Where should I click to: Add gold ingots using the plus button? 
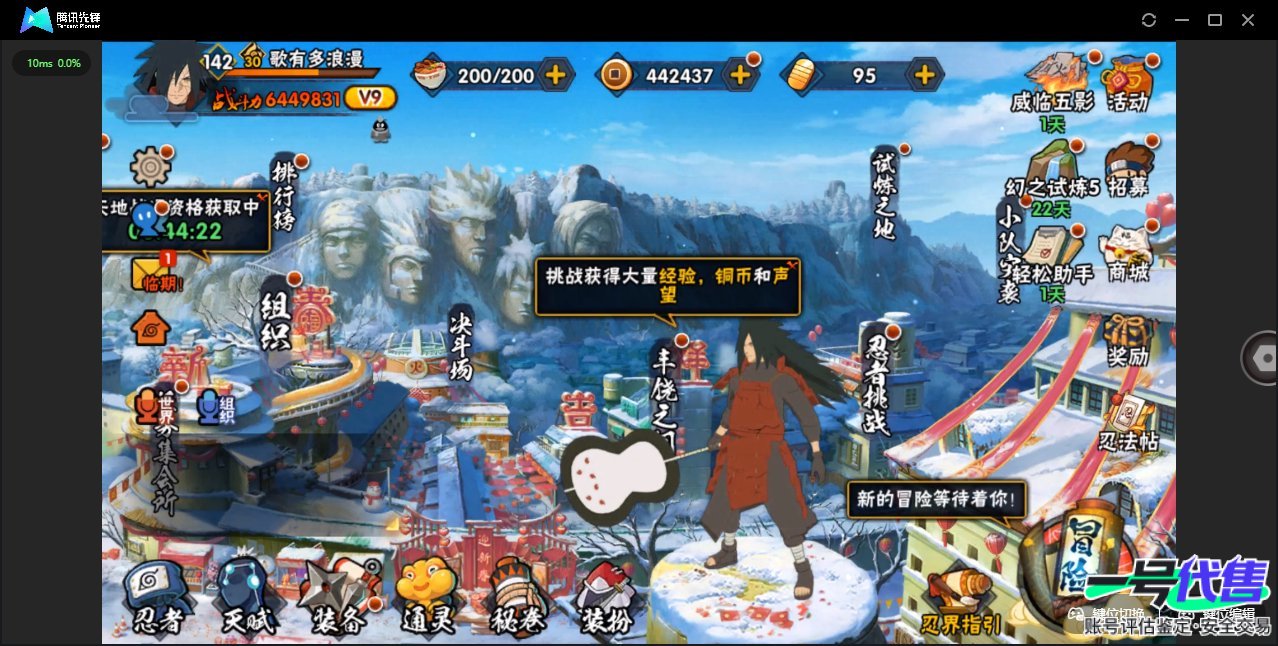pyautogui.click(x=925, y=75)
